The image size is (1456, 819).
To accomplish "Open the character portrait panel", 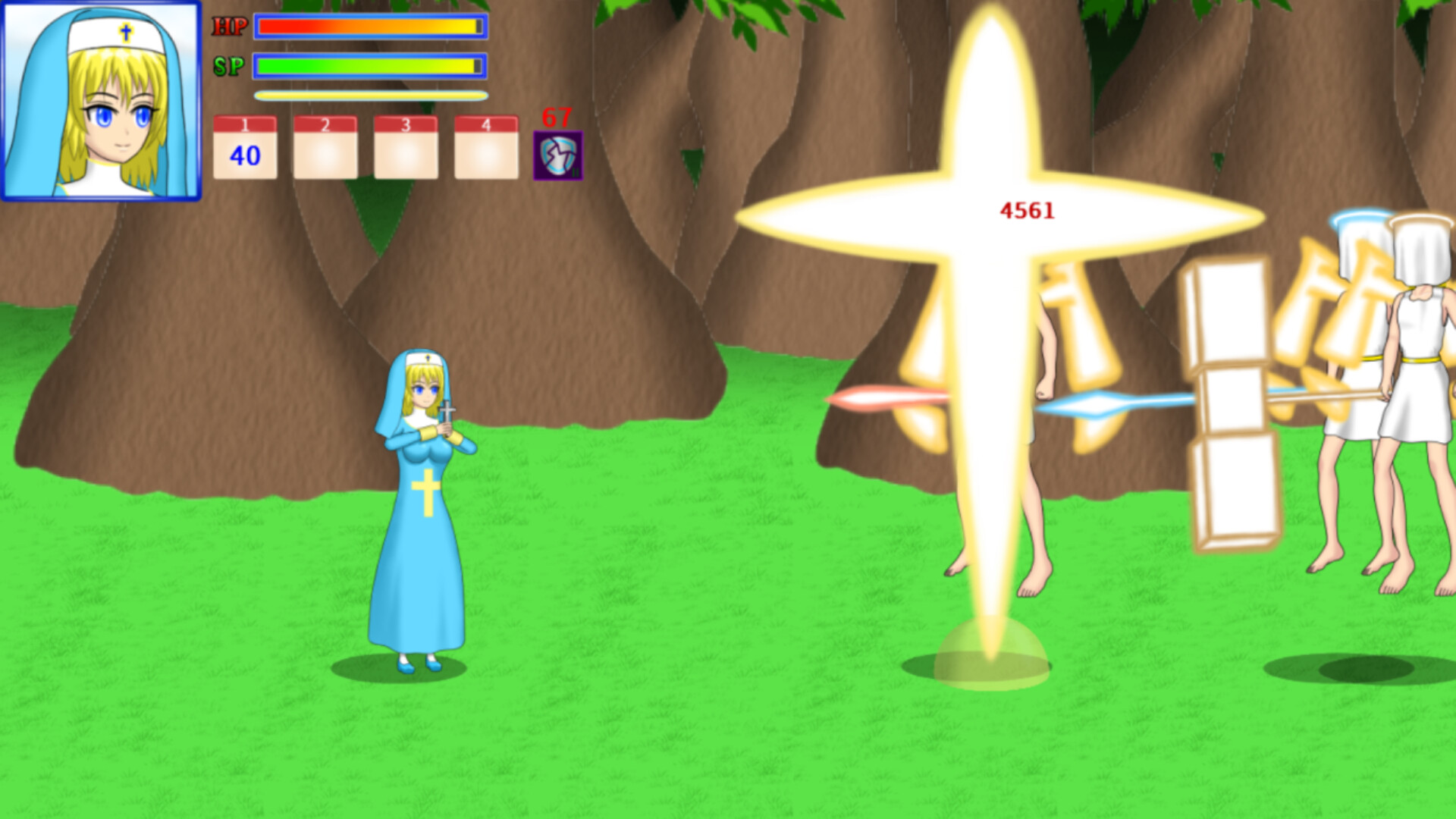I will pos(104,101).
